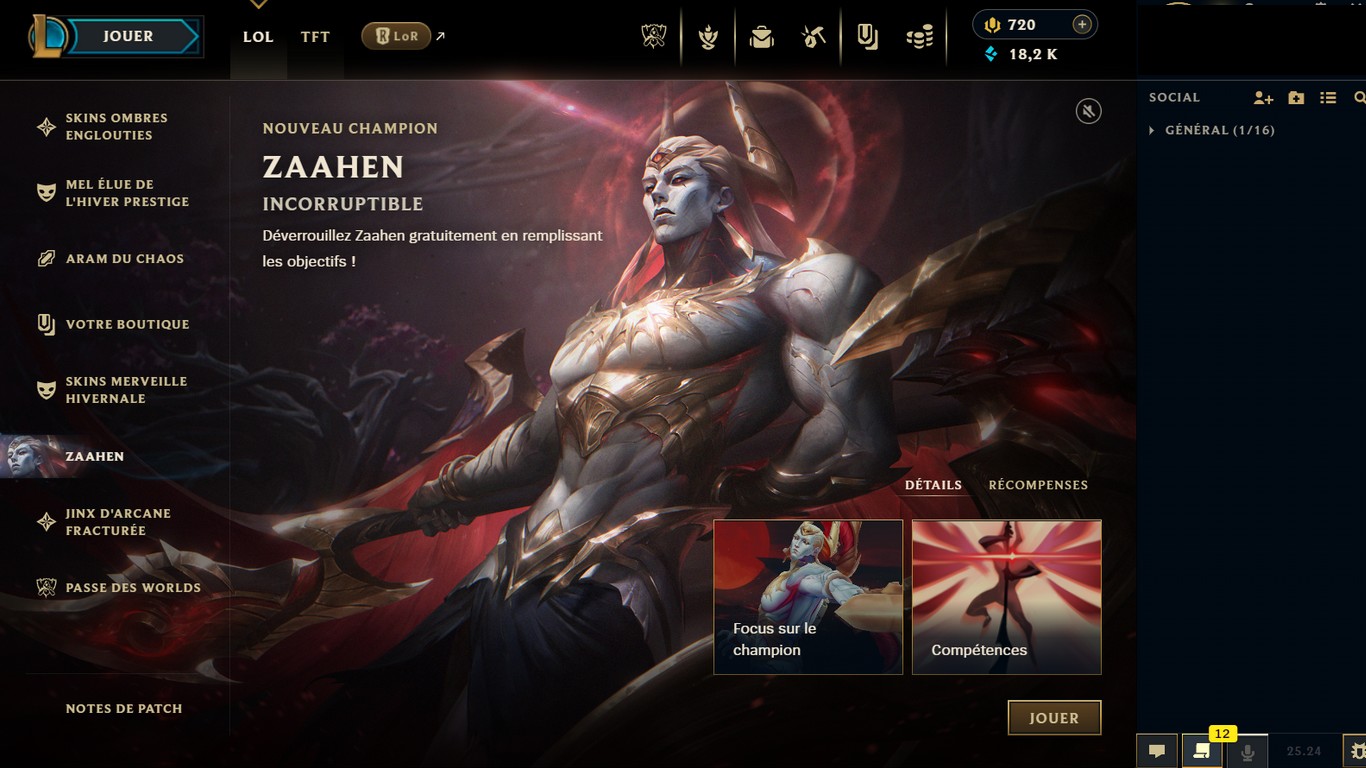Switch to the TFT tab

[x=315, y=37]
